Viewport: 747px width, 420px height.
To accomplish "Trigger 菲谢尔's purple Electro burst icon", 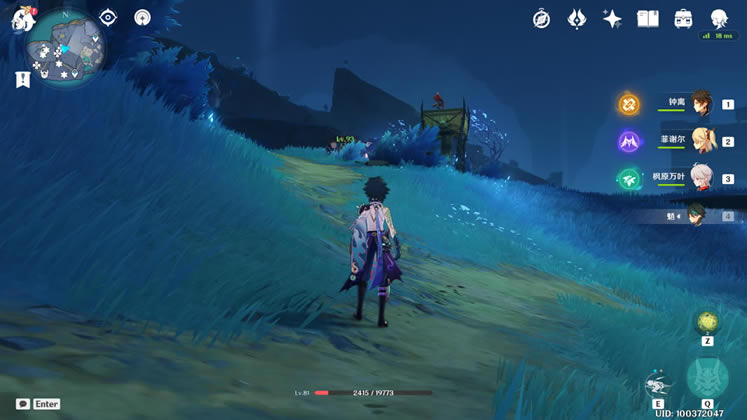I will (628, 141).
